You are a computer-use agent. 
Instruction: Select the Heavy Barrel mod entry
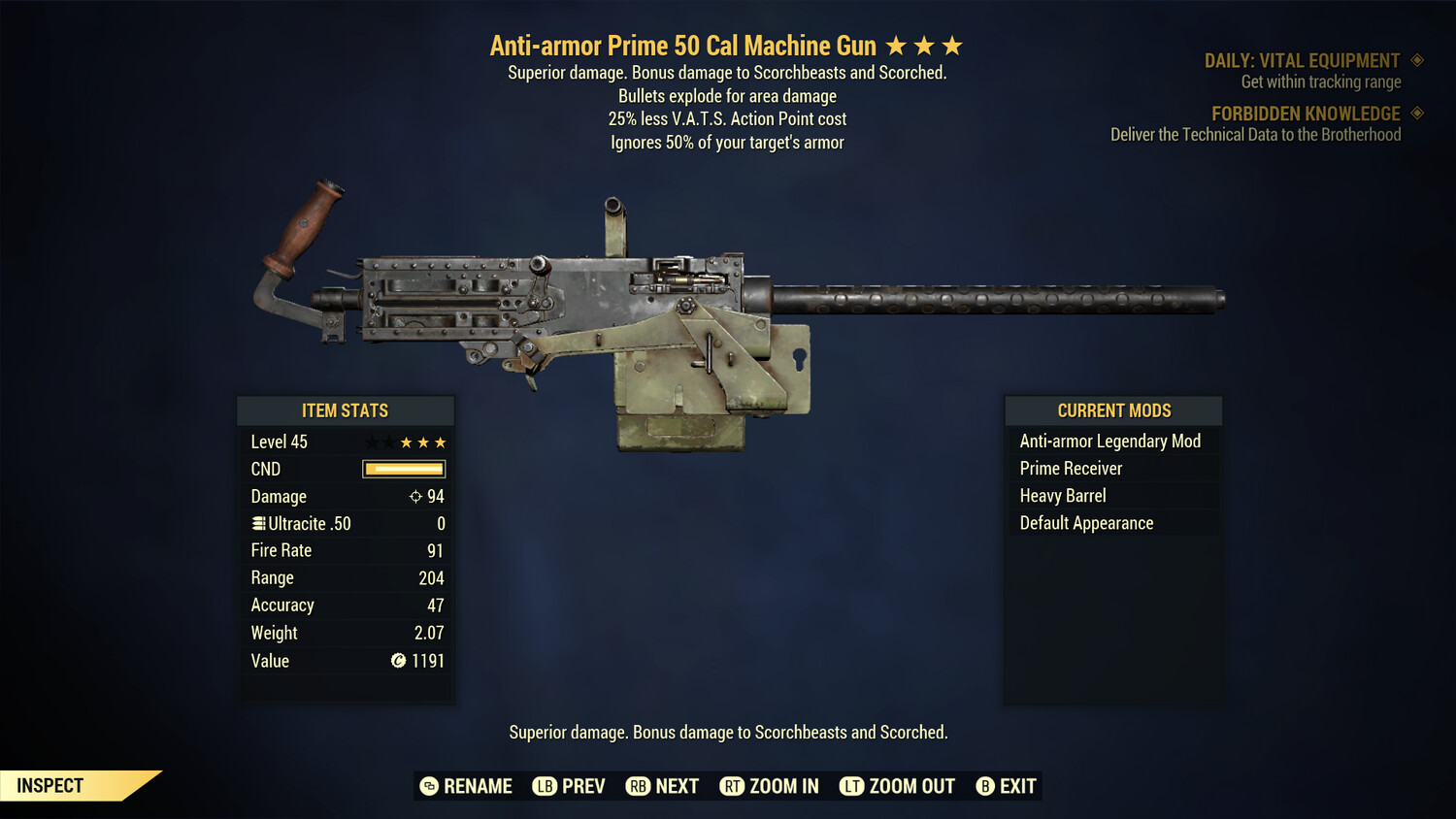(1062, 495)
